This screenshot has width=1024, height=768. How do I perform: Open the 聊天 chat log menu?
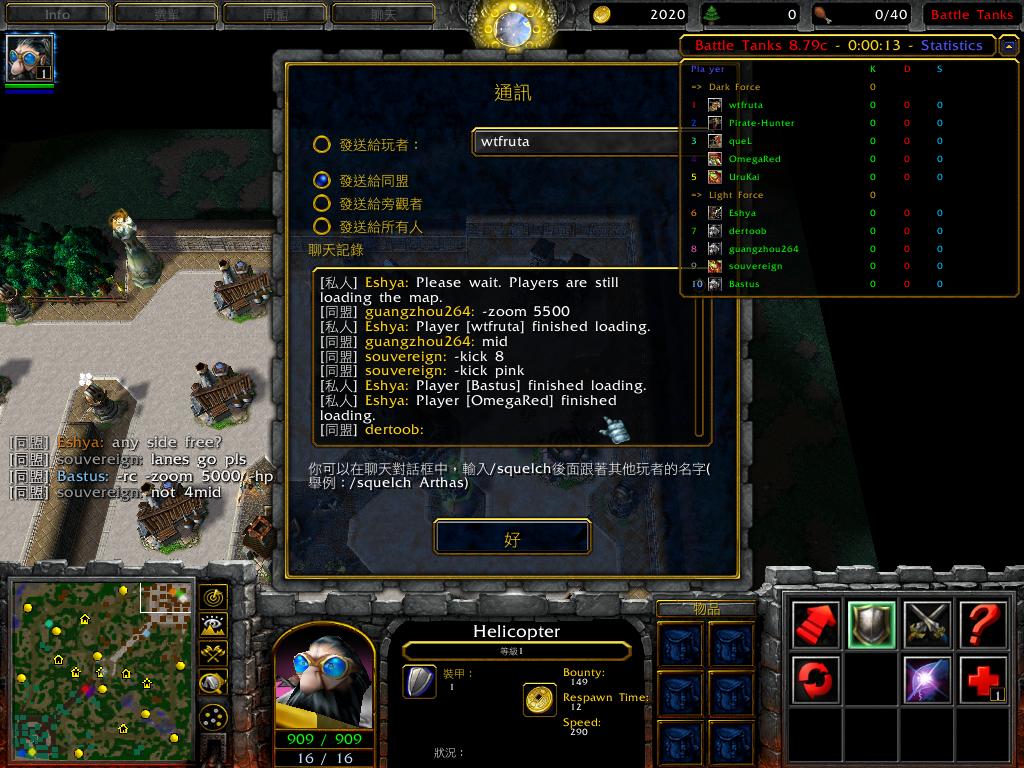coord(383,14)
